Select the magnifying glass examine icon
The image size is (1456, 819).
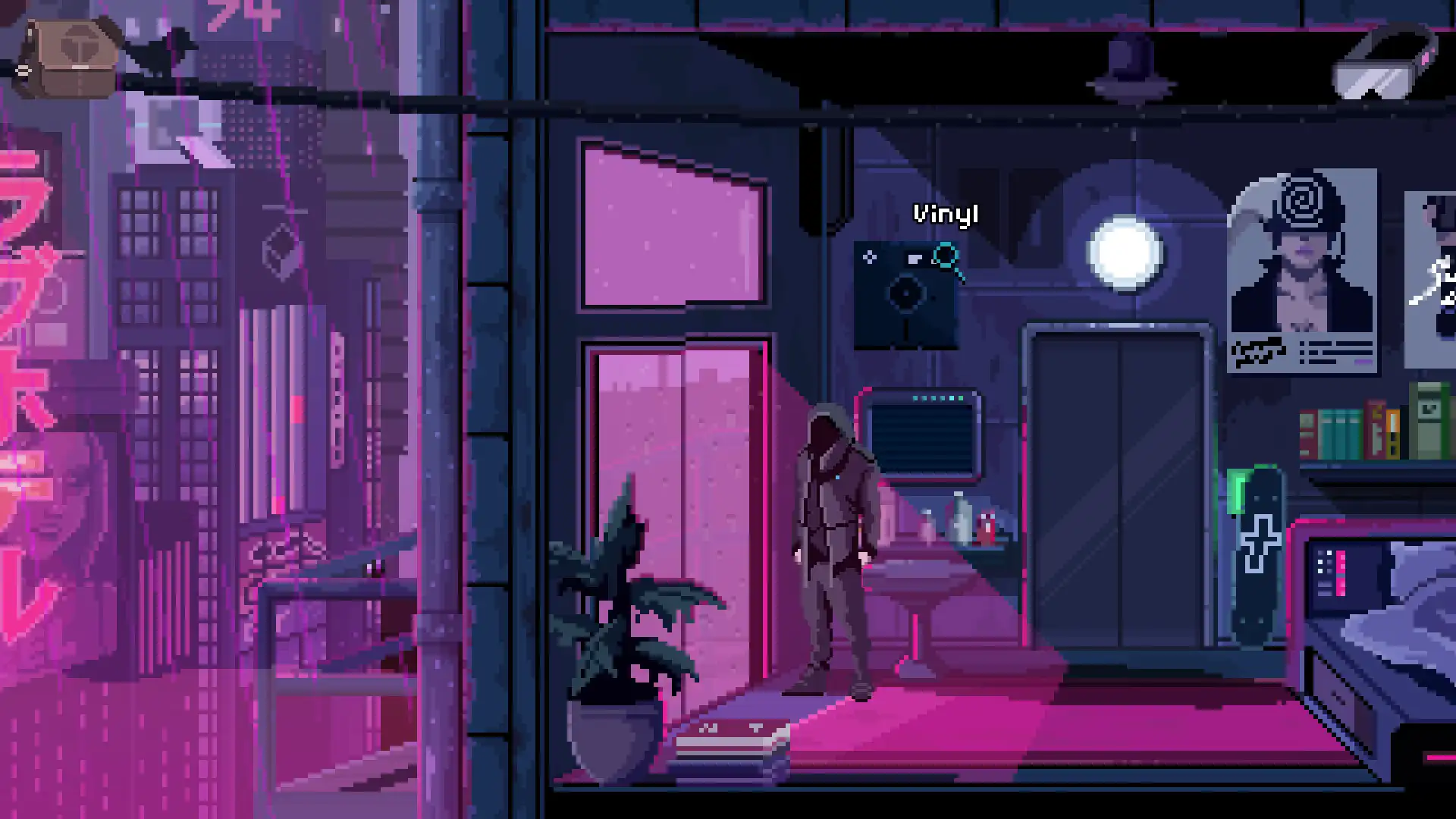pos(946,256)
